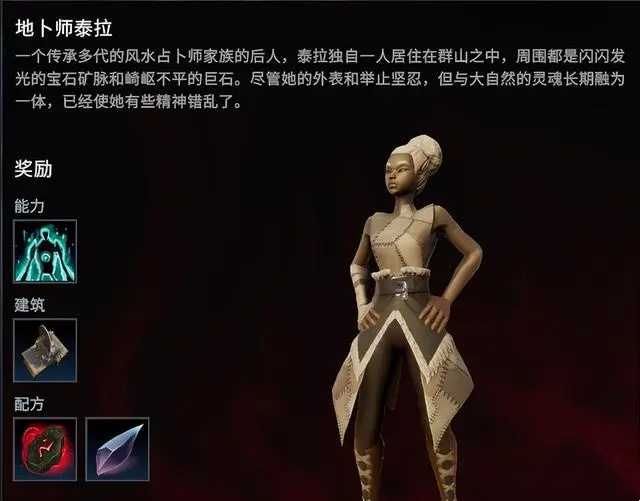Open the building reward icon under 建筑
Screen dimensions: 640x501
pyautogui.click(x=45, y=351)
